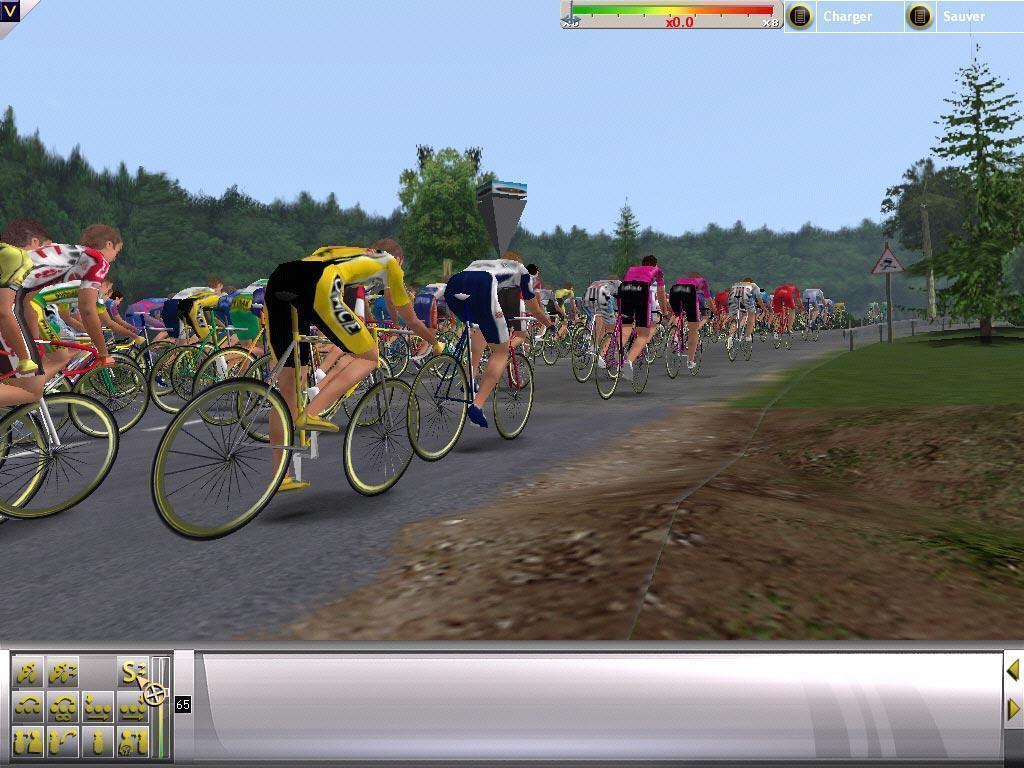1024x768 pixels.
Task: Open the purple V corner menu
Action: click(10, 10)
